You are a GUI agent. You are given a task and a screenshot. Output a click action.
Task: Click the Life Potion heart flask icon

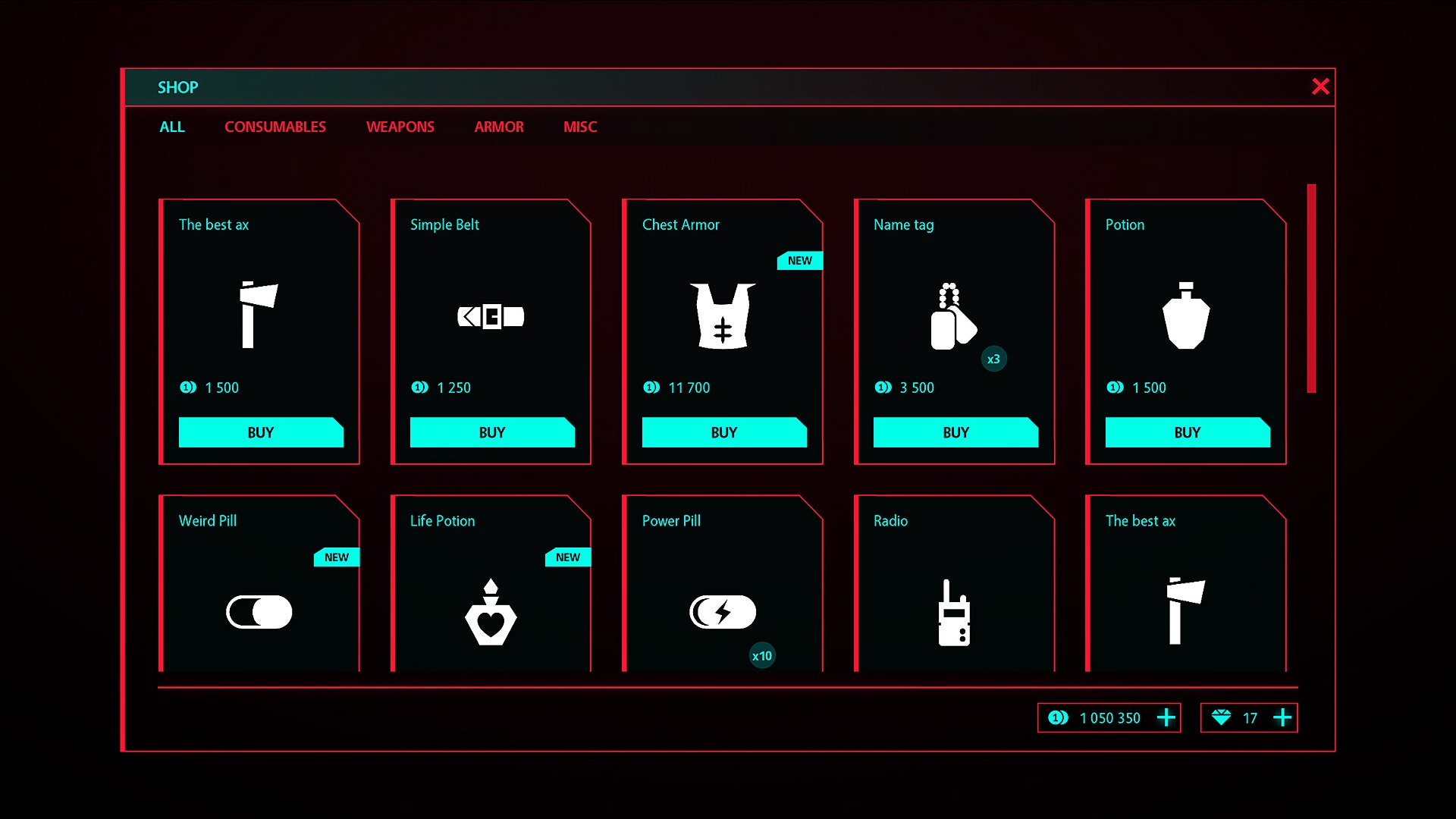click(x=491, y=613)
